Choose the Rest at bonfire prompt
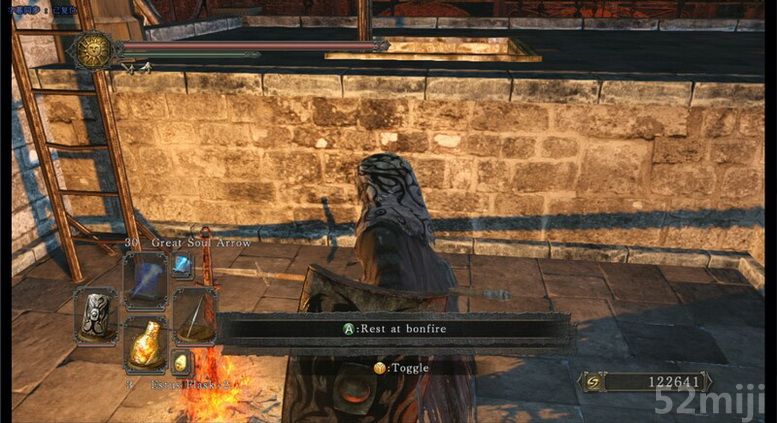The width and height of the screenshot is (777, 423). (x=393, y=328)
